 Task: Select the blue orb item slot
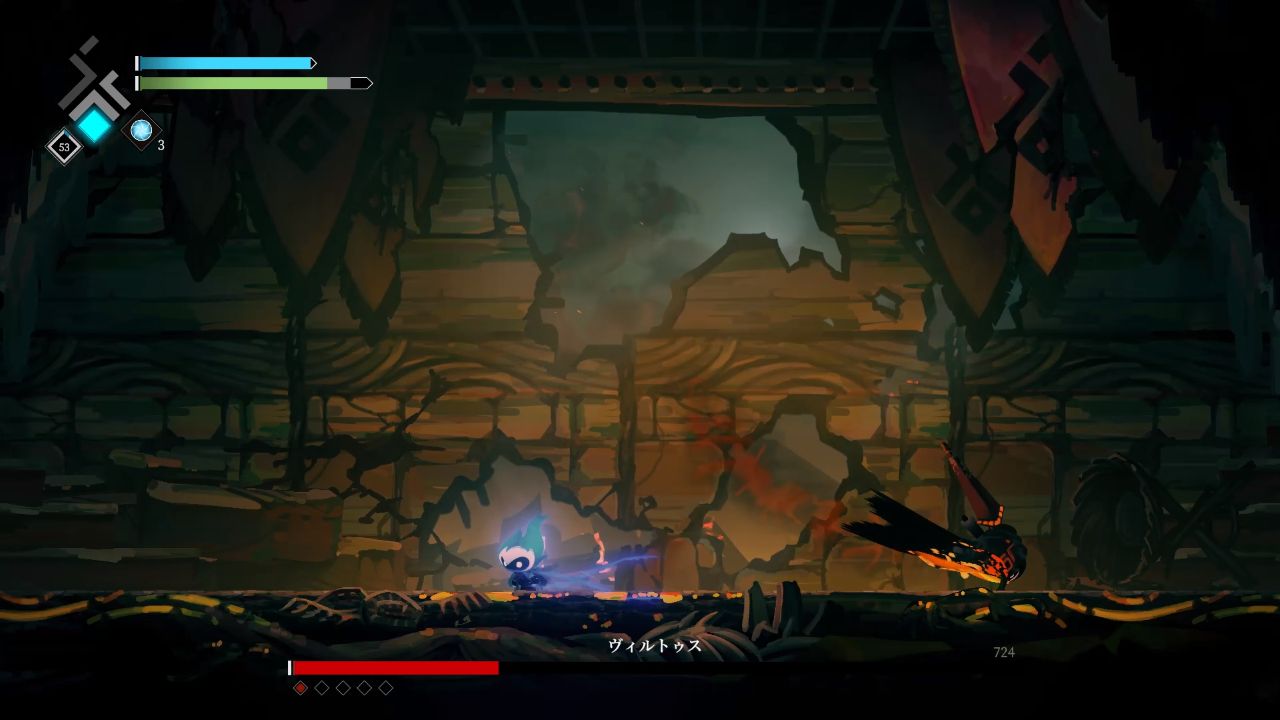pyautogui.click(x=141, y=130)
